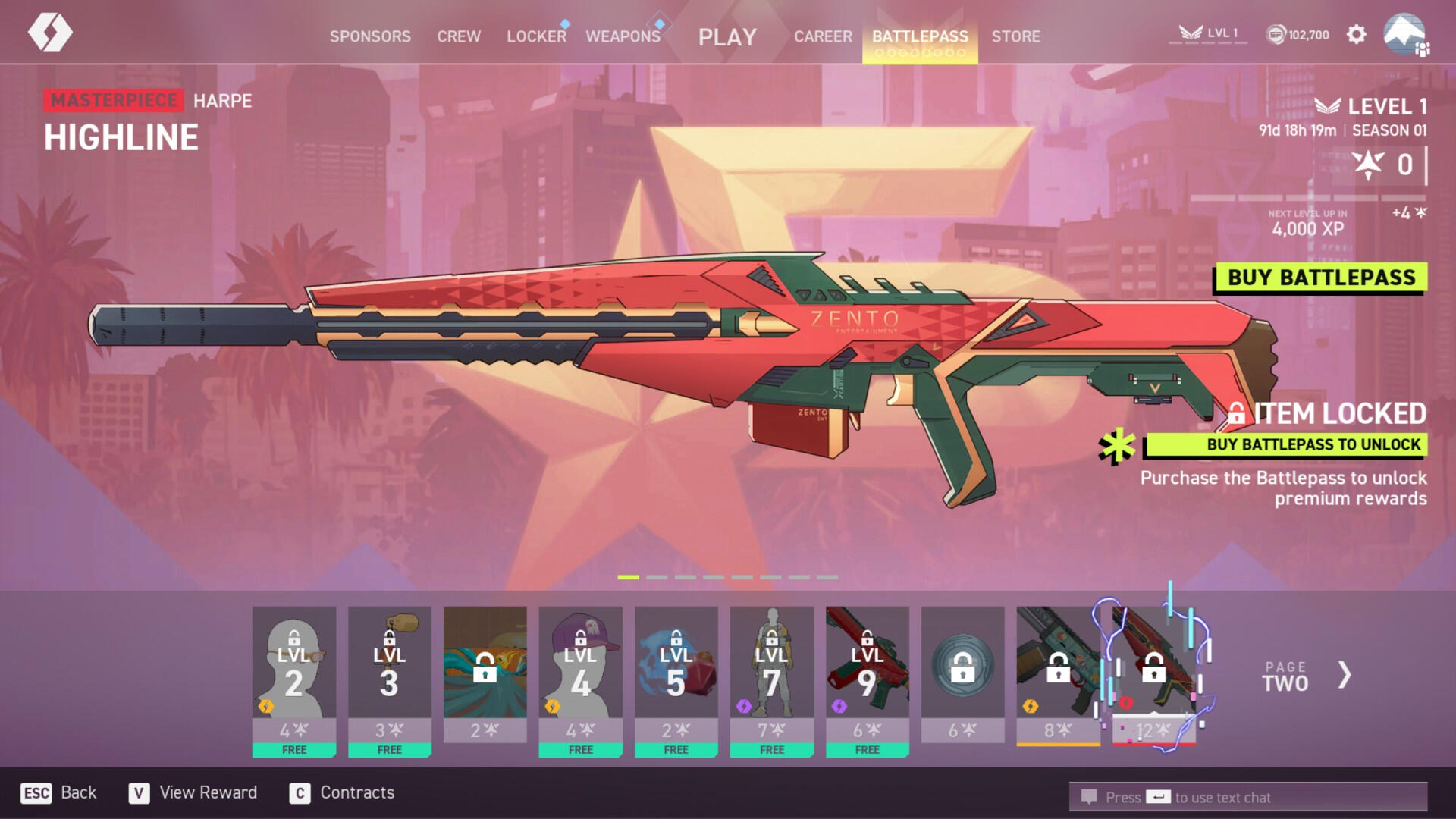Viewport: 1456px width, 819px height.
Task: Select the LVL 2 free reward tile
Action: click(294, 675)
